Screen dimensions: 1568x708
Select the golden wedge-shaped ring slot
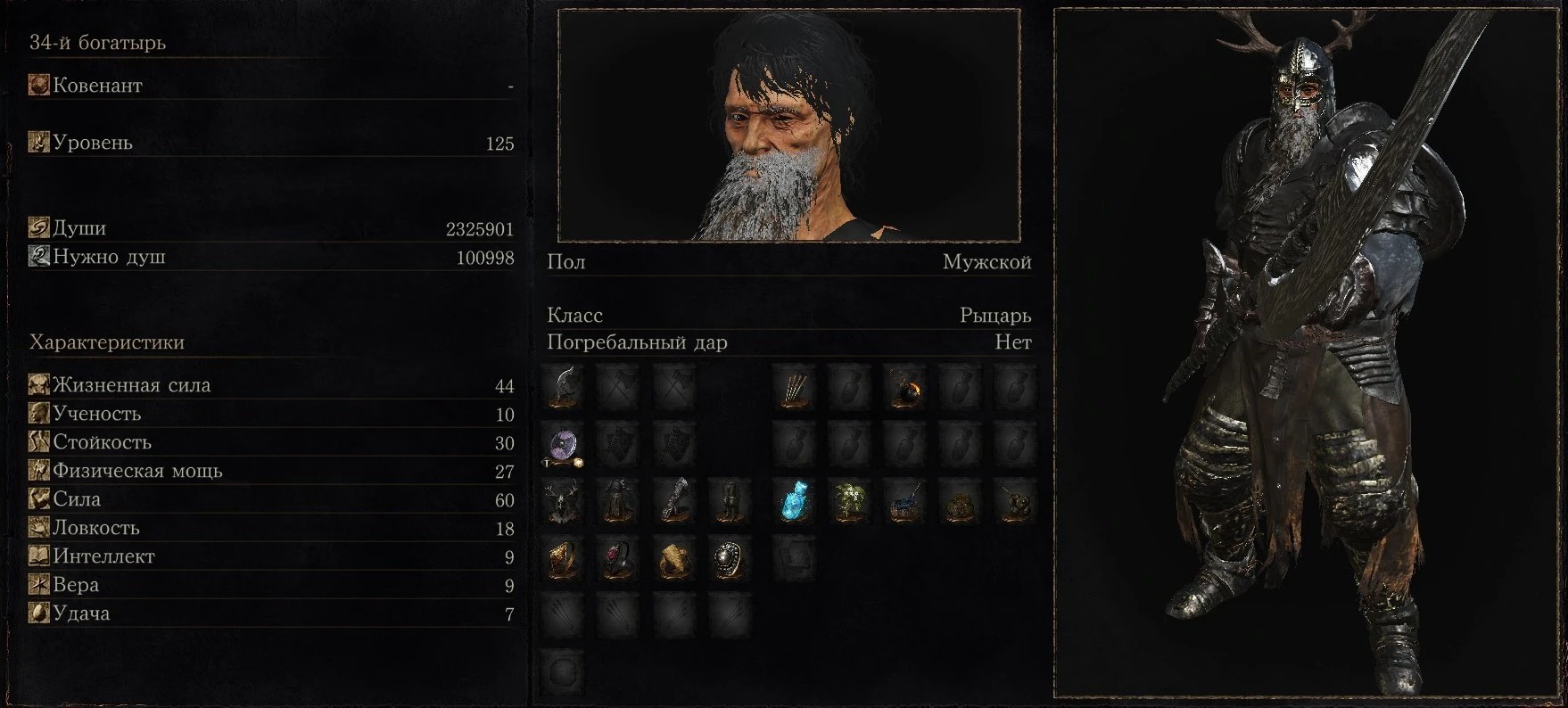(673, 558)
